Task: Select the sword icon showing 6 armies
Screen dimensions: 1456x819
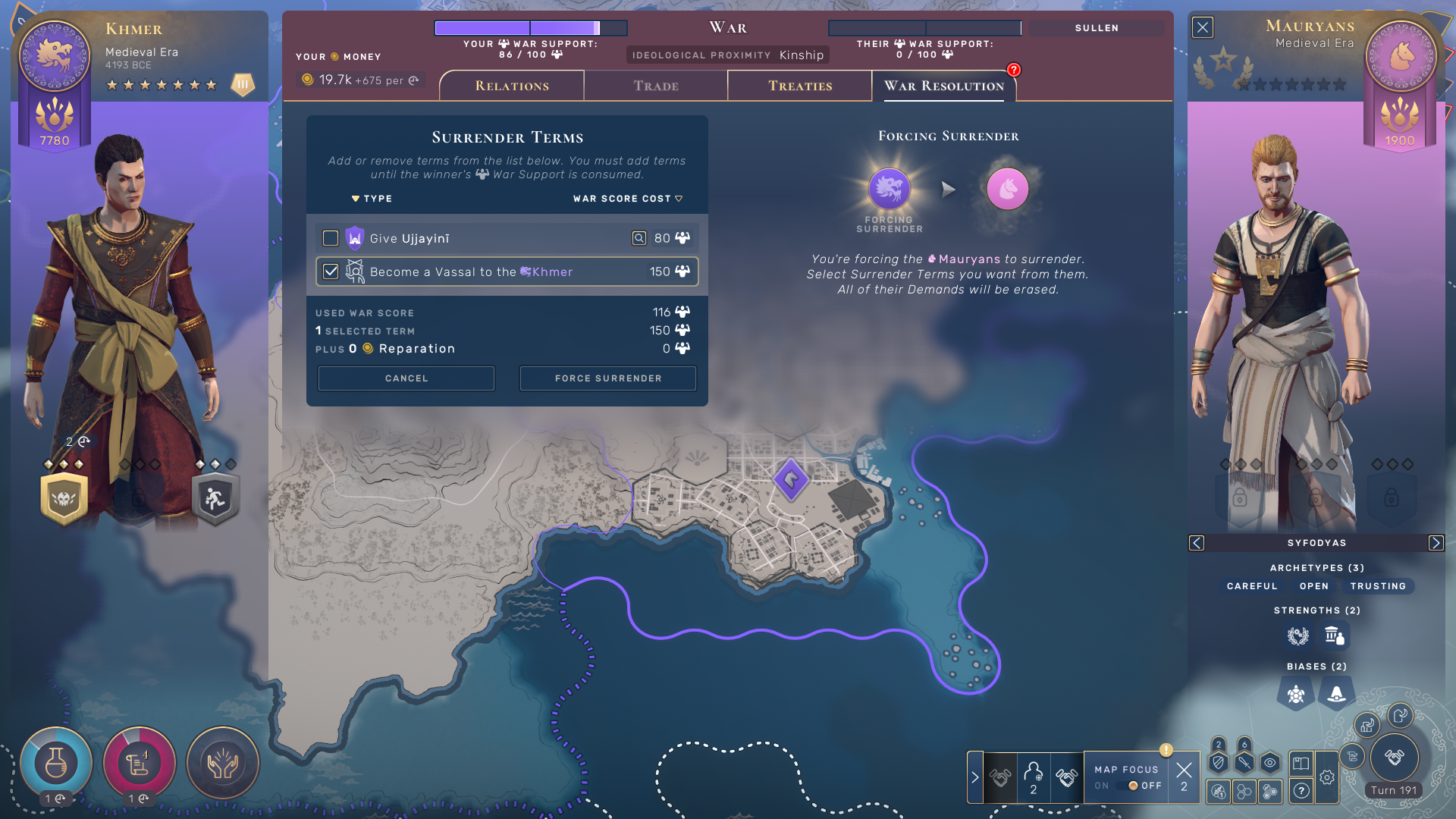Action: tap(1244, 764)
